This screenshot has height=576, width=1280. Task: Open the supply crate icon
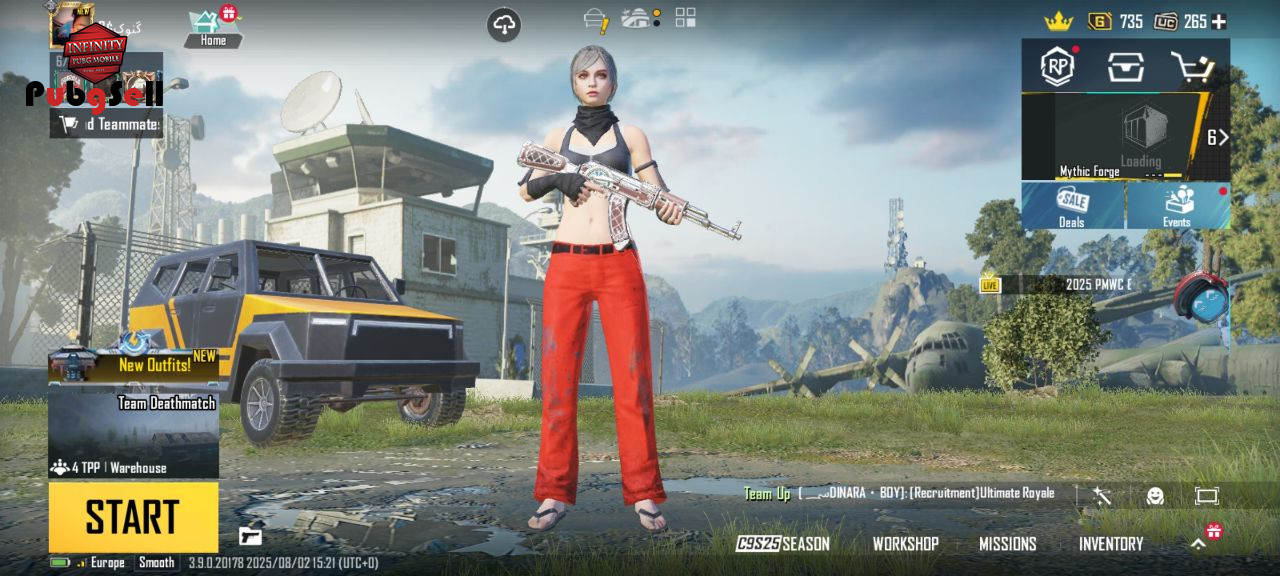tap(1125, 66)
